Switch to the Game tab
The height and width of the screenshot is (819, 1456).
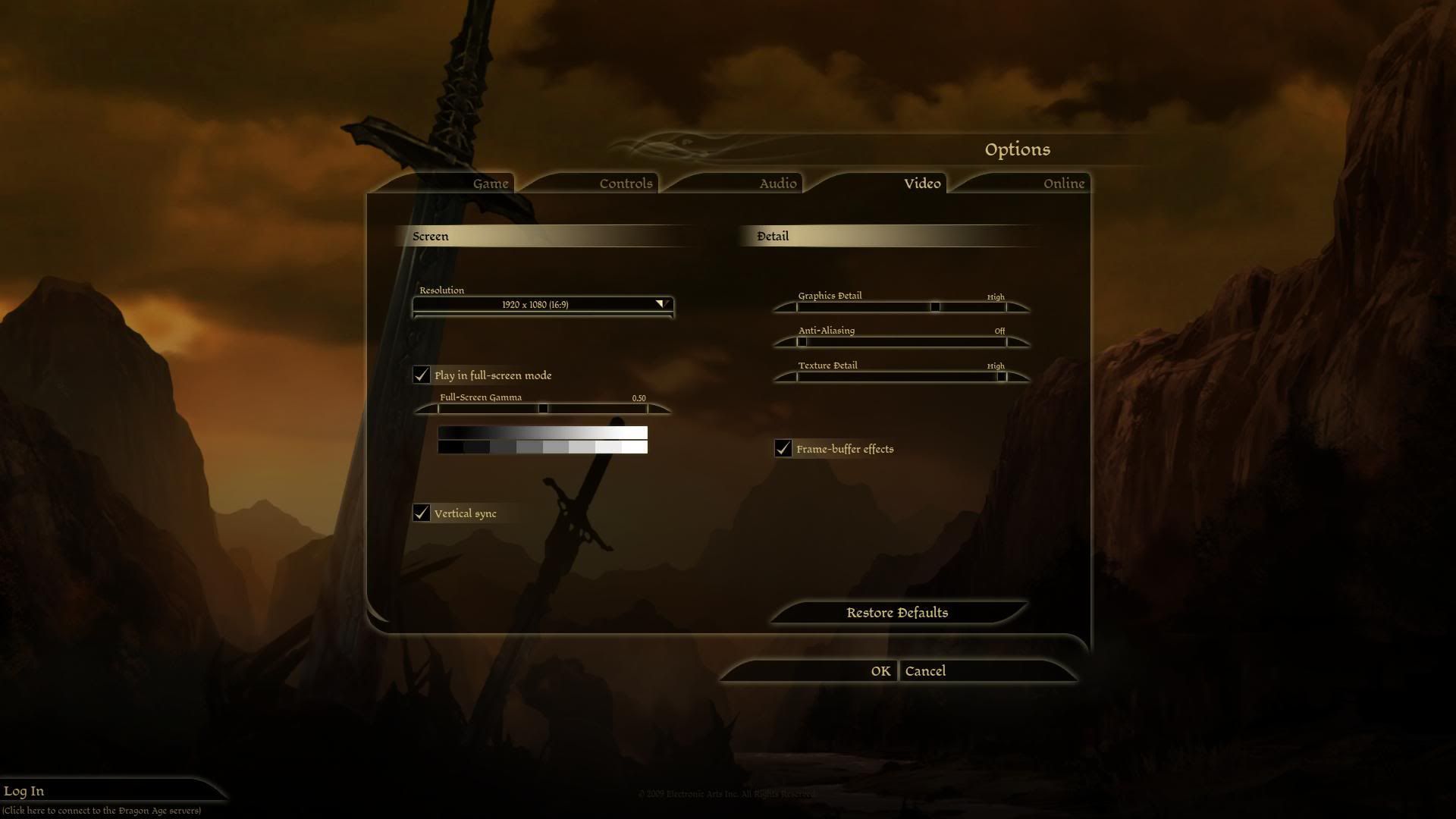pyautogui.click(x=490, y=184)
